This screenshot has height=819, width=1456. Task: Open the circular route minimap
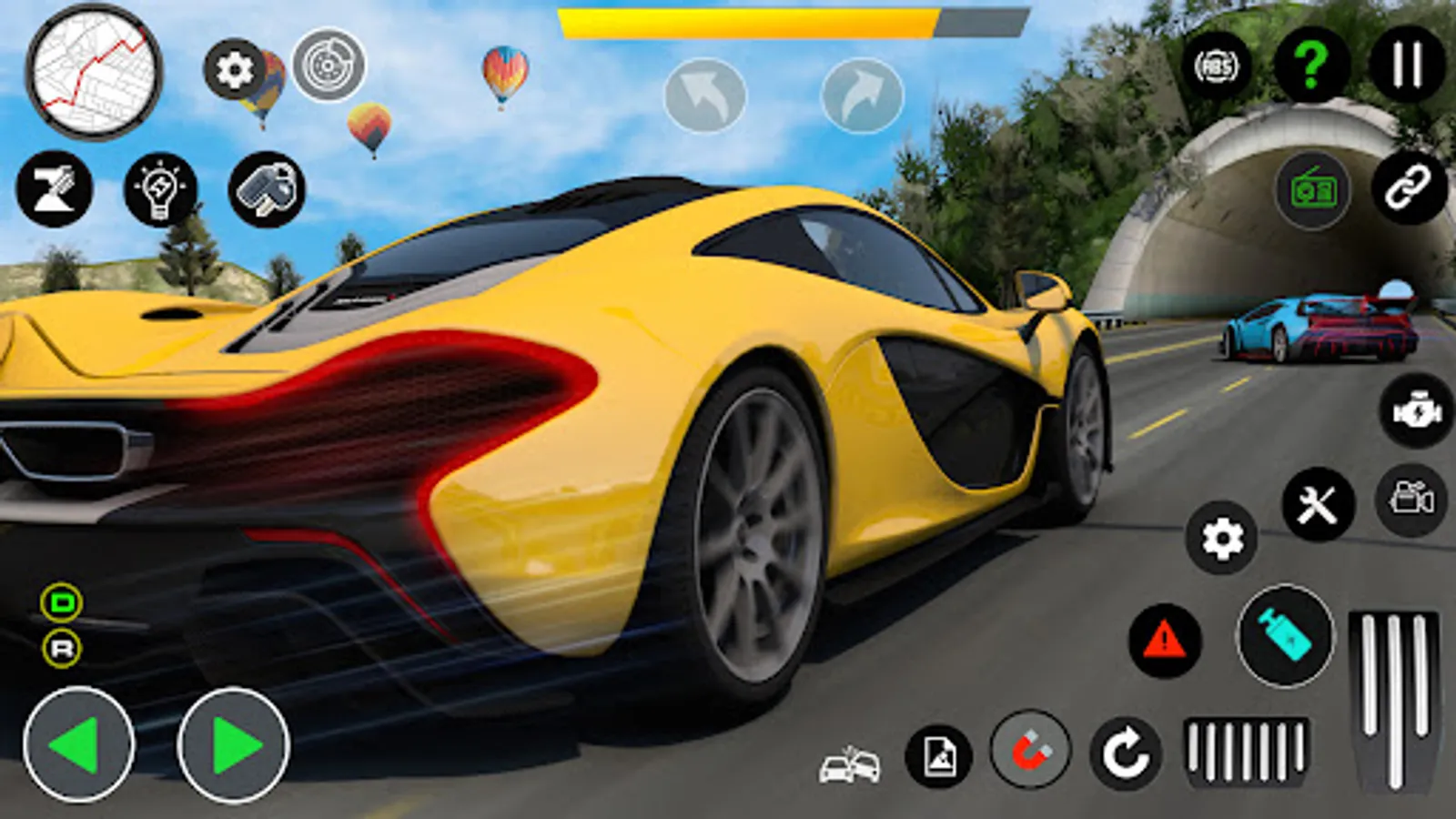tap(94, 73)
